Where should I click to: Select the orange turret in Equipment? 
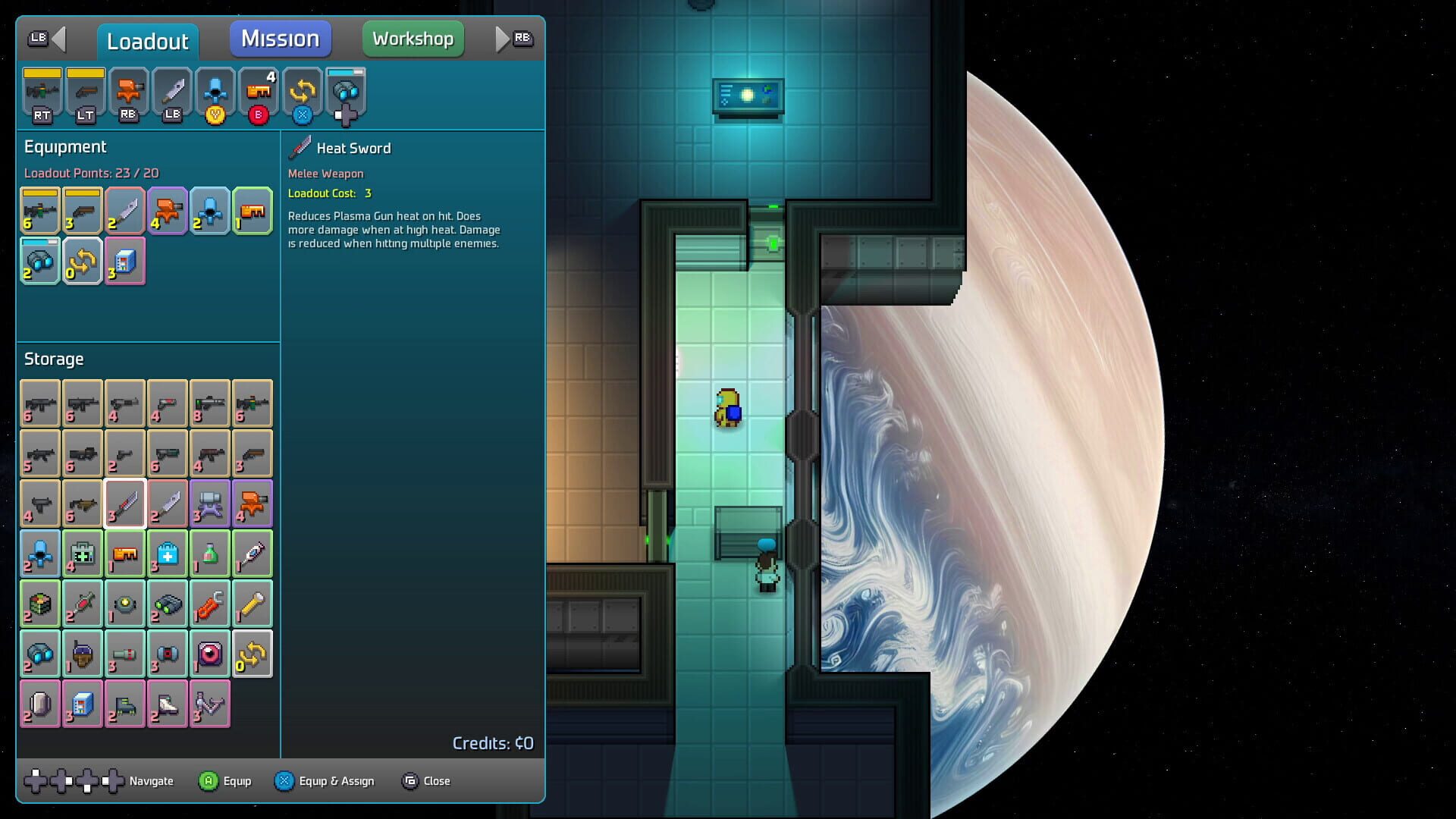tap(168, 211)
